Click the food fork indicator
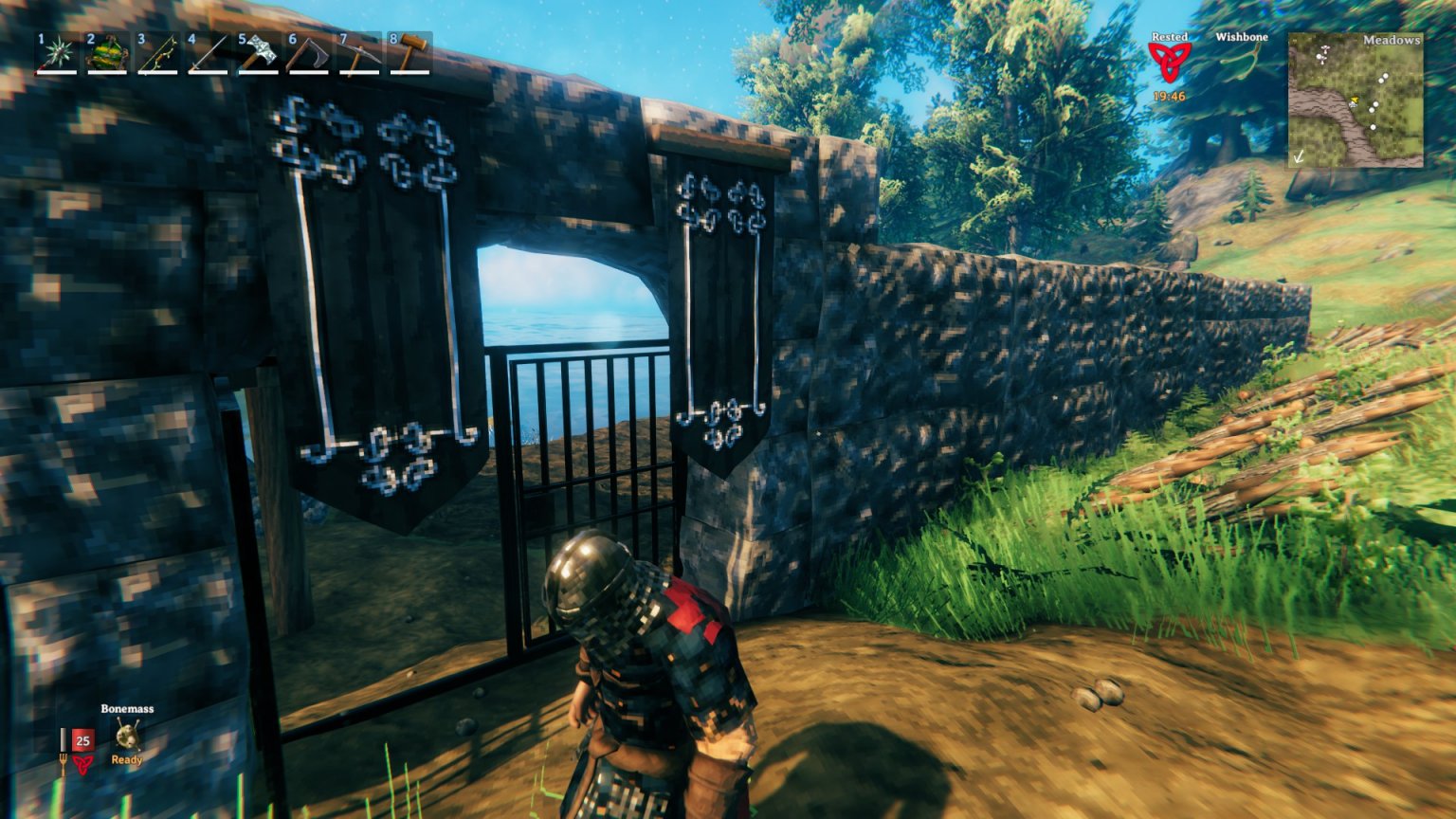The width and height of the screenshot is (1456, 819). click(x=64, y=763)
